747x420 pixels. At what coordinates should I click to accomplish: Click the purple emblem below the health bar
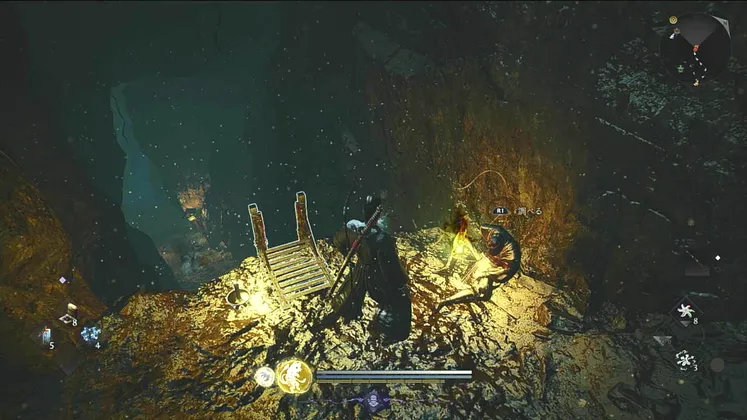coord(374,399)
